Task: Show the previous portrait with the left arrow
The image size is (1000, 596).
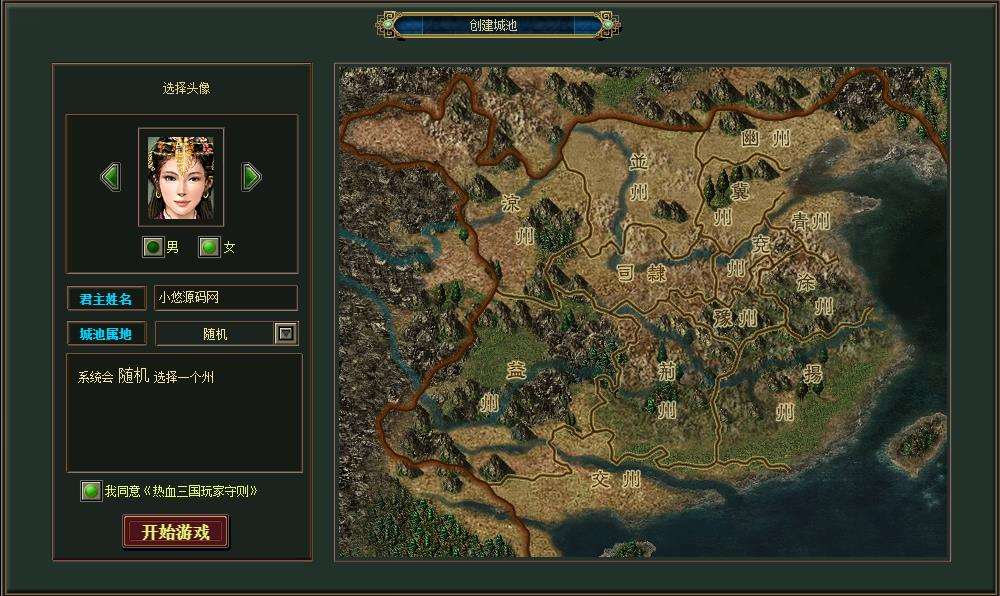Action: point(111,177)
